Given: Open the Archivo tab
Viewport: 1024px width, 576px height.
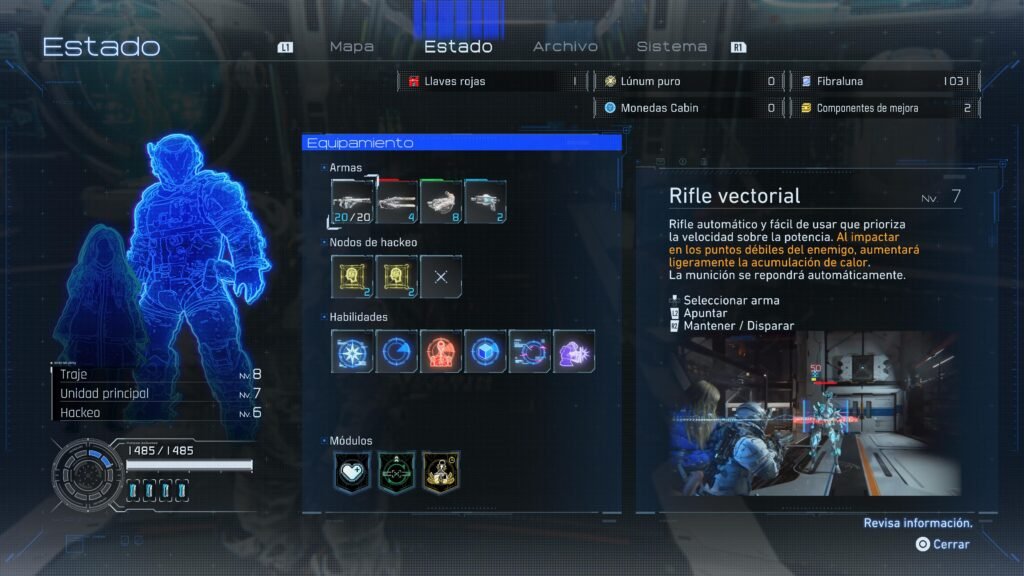Looking at the screenshot, I should [565, 47].
